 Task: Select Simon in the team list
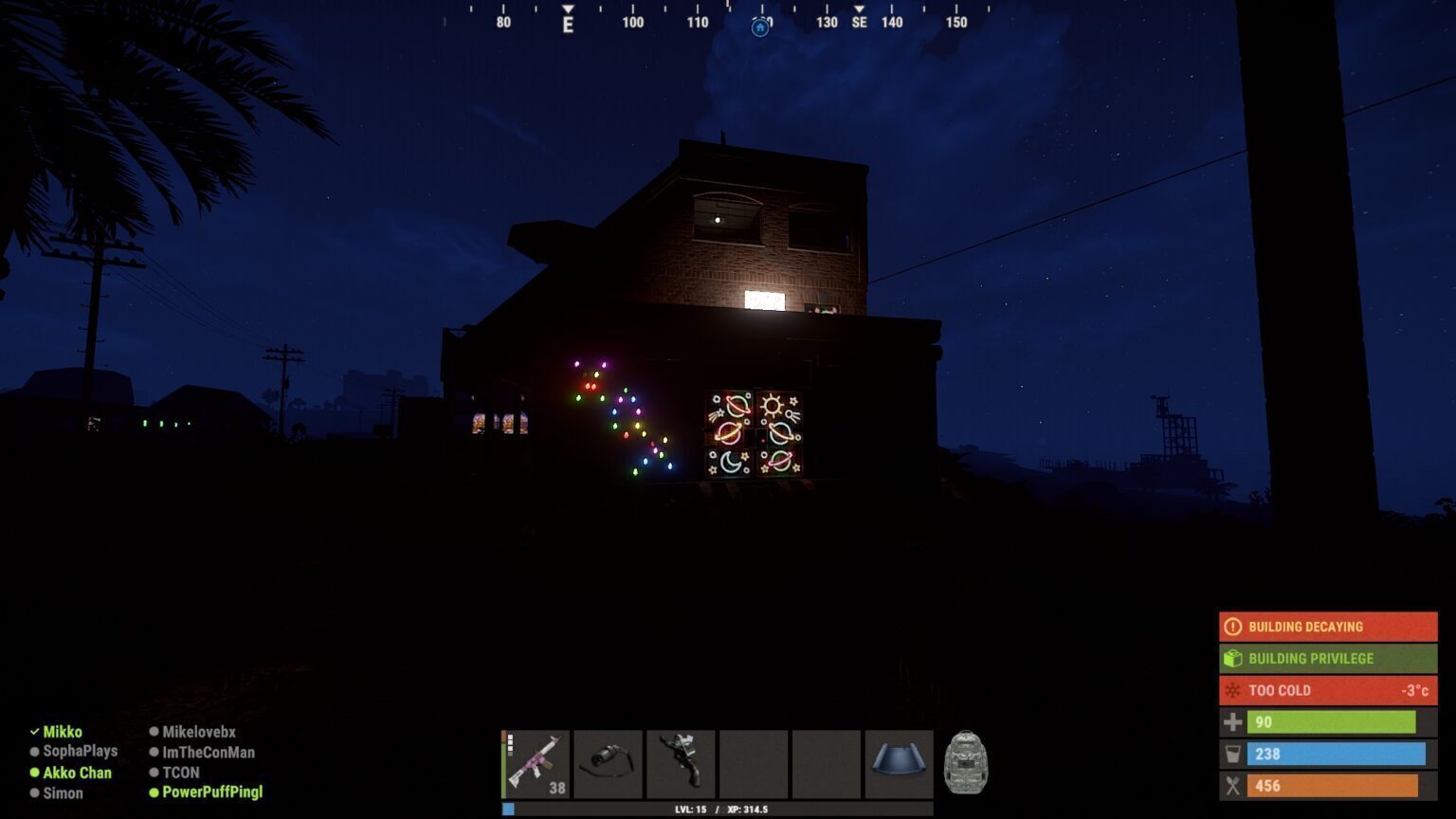click(63, 793)
